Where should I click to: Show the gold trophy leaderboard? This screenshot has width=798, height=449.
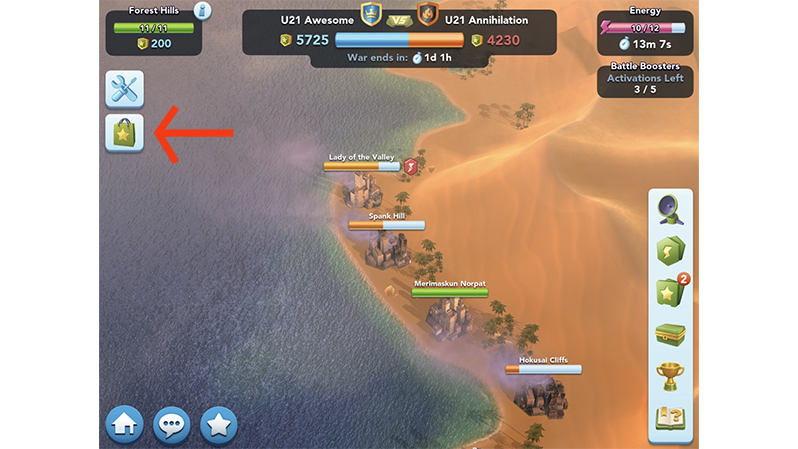(x=669, y=376)
